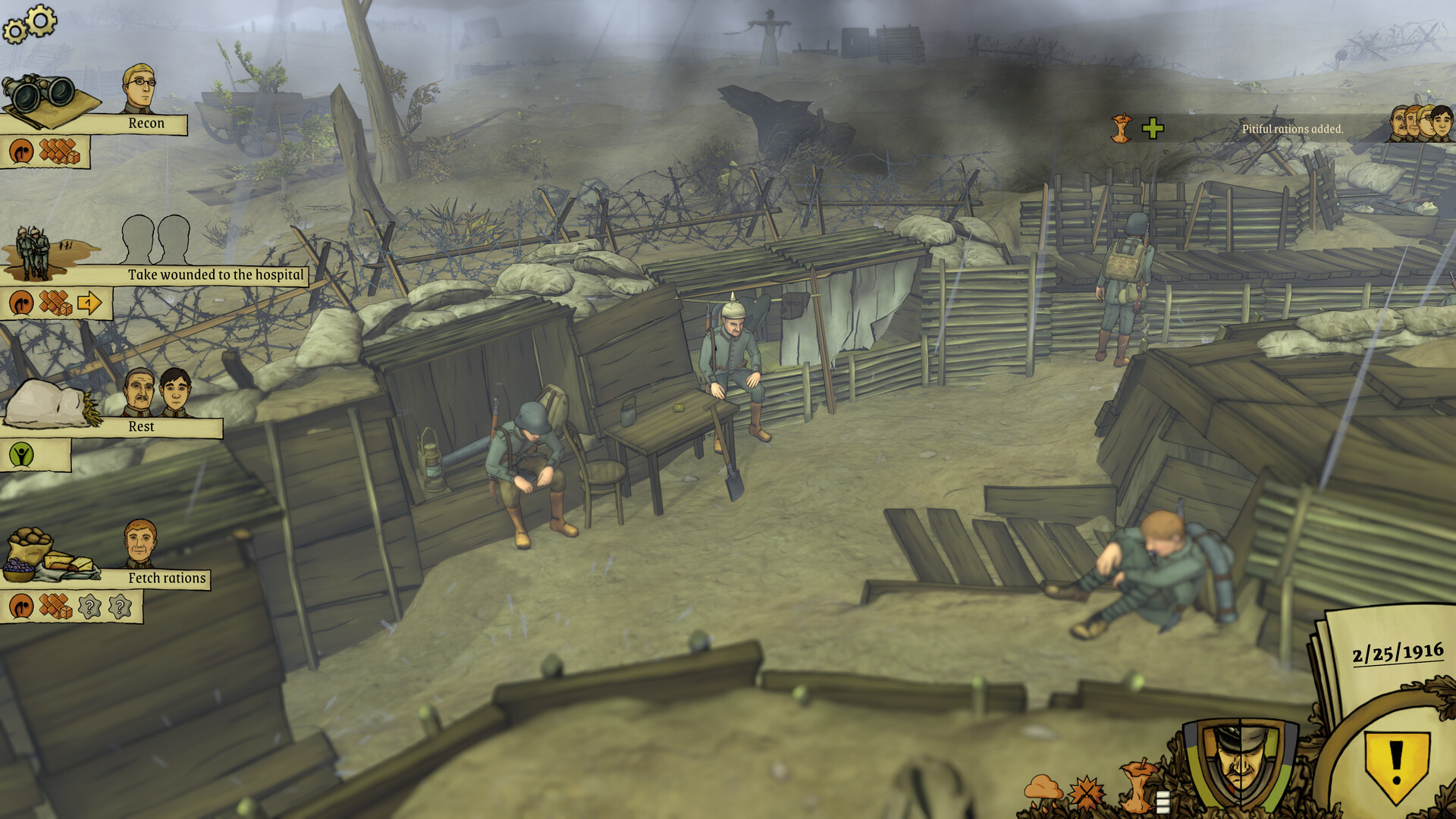Screen dimensions: 1456x819
Task: Select the food sack Fetch rations icon
Action: tap(30, 546)
